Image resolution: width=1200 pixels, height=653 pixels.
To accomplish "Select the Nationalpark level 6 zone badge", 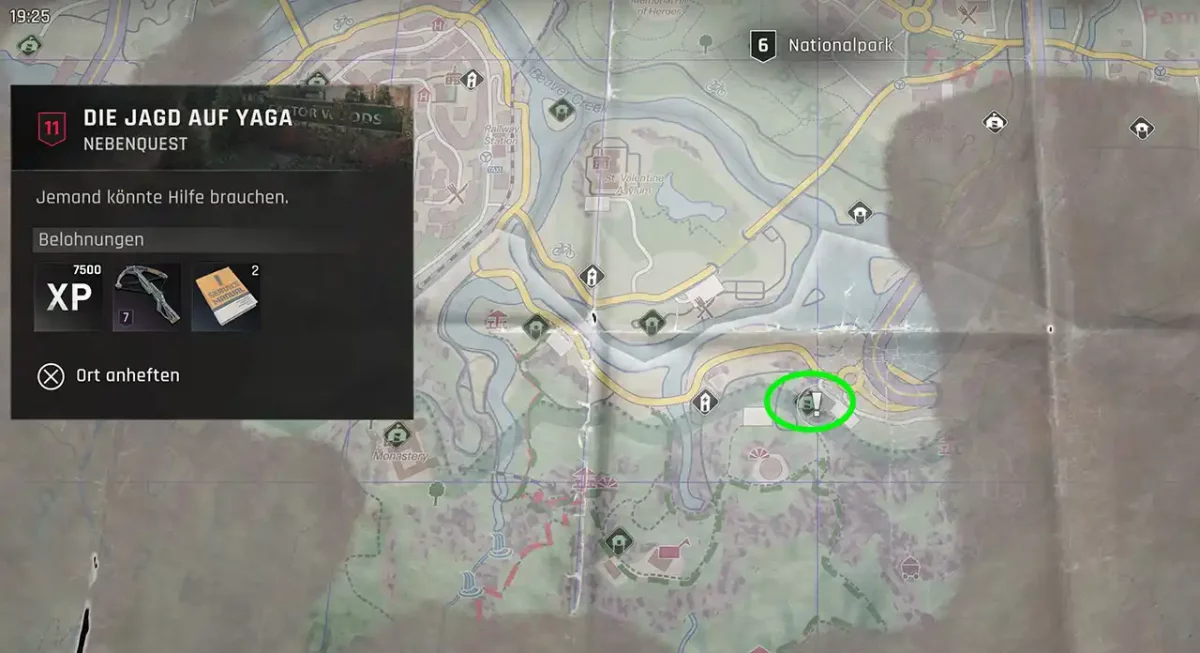I will coord(764,45).
